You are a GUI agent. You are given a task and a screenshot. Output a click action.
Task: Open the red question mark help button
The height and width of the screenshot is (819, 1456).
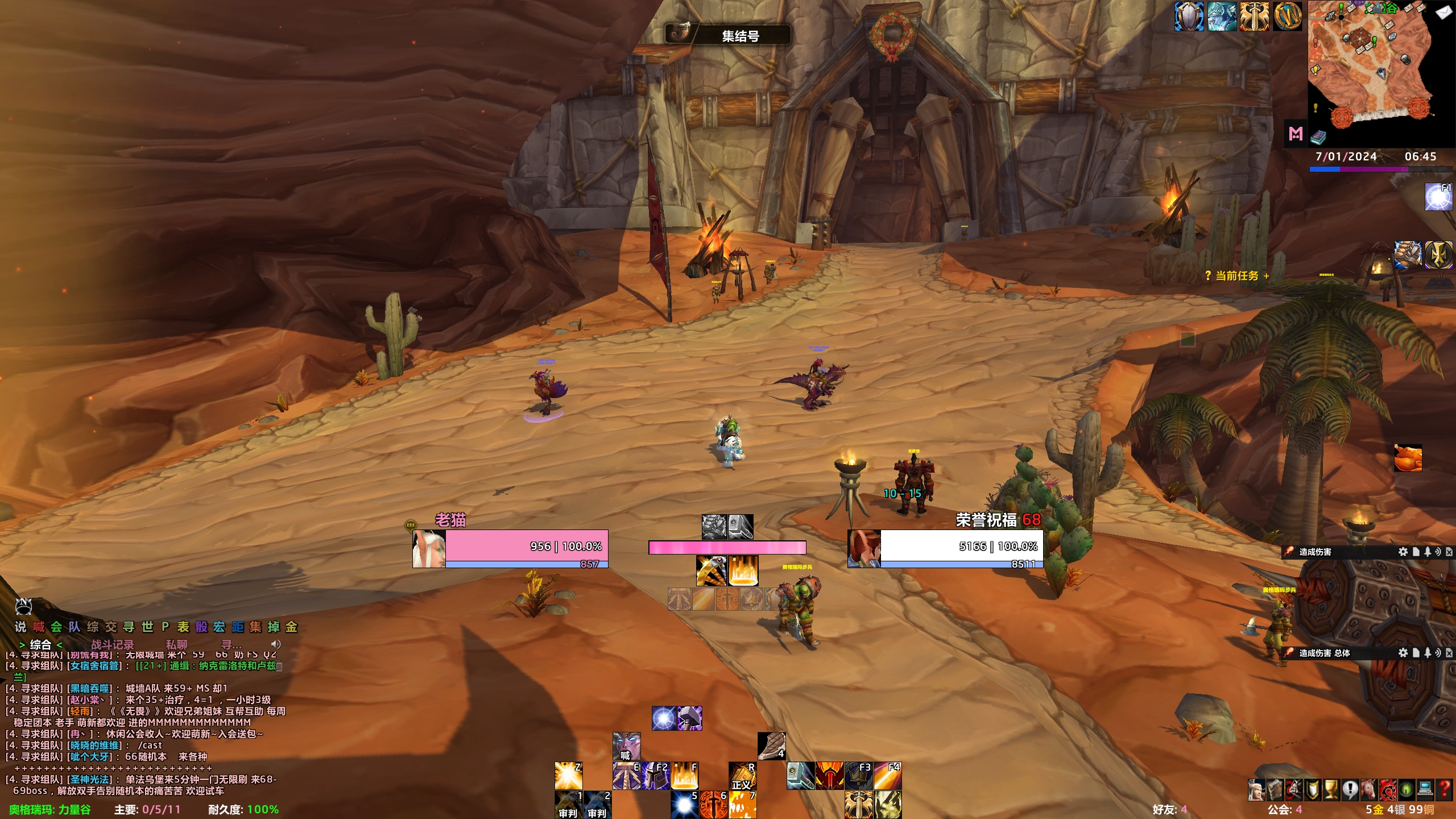click(1444, 789)
